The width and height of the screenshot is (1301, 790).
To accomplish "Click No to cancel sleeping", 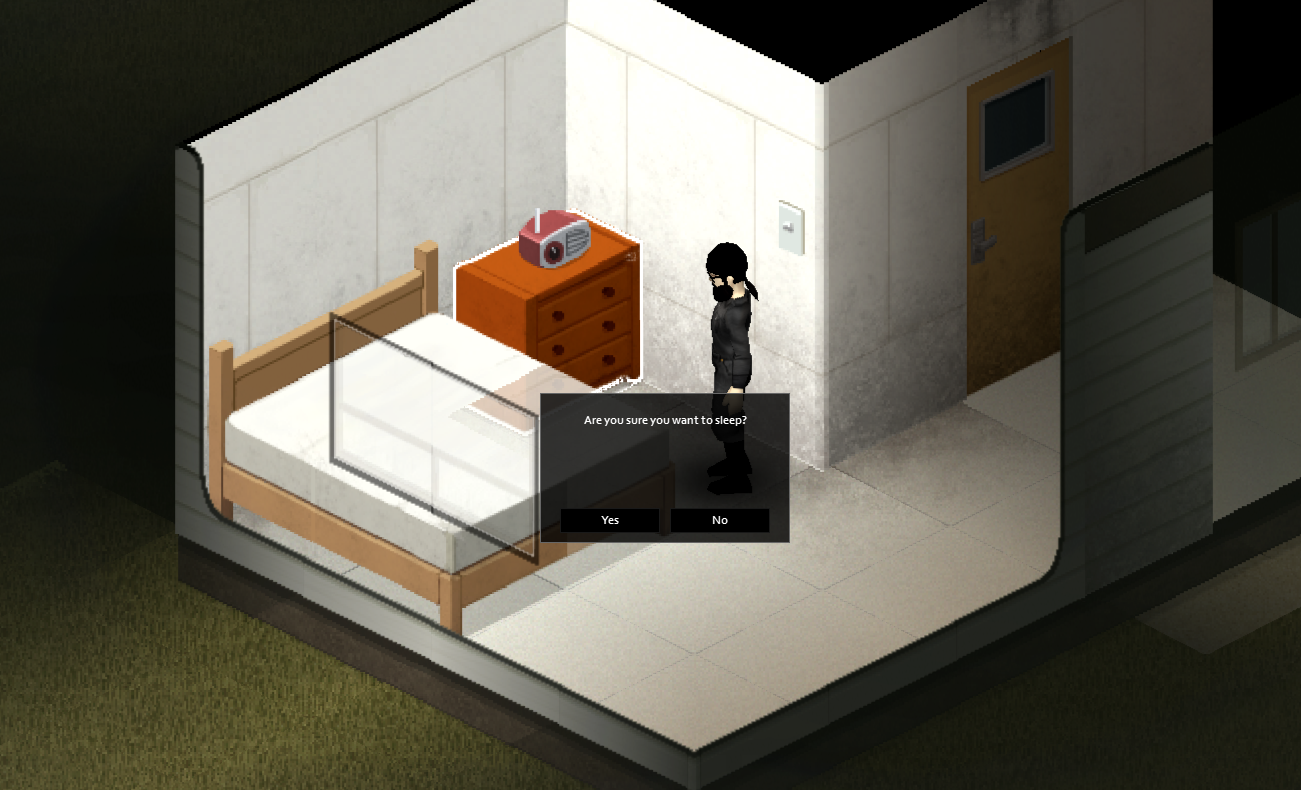I will [x=719, y=520].
